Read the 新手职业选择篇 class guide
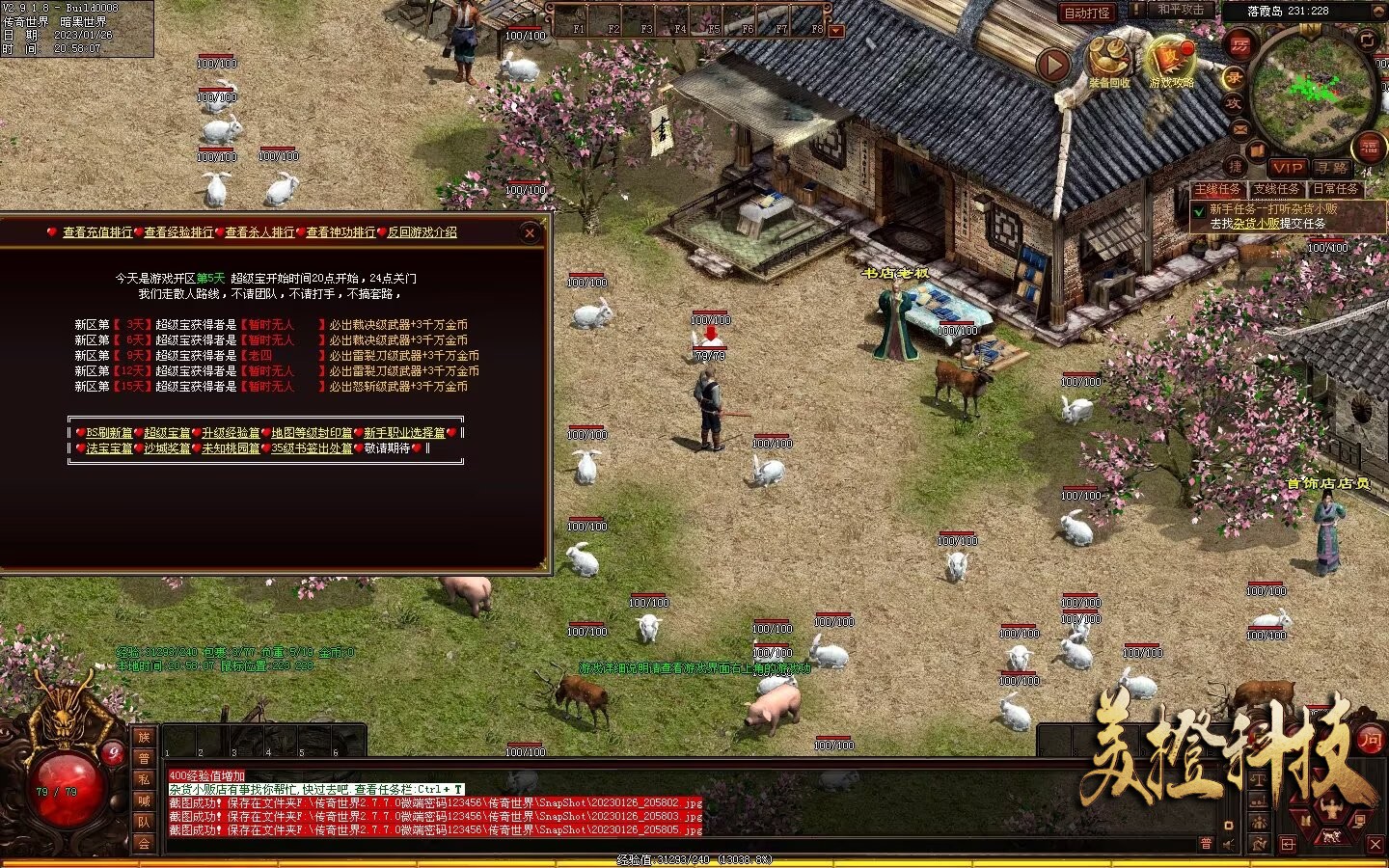This screenshot has height=868, width=1389. [404, 433]
